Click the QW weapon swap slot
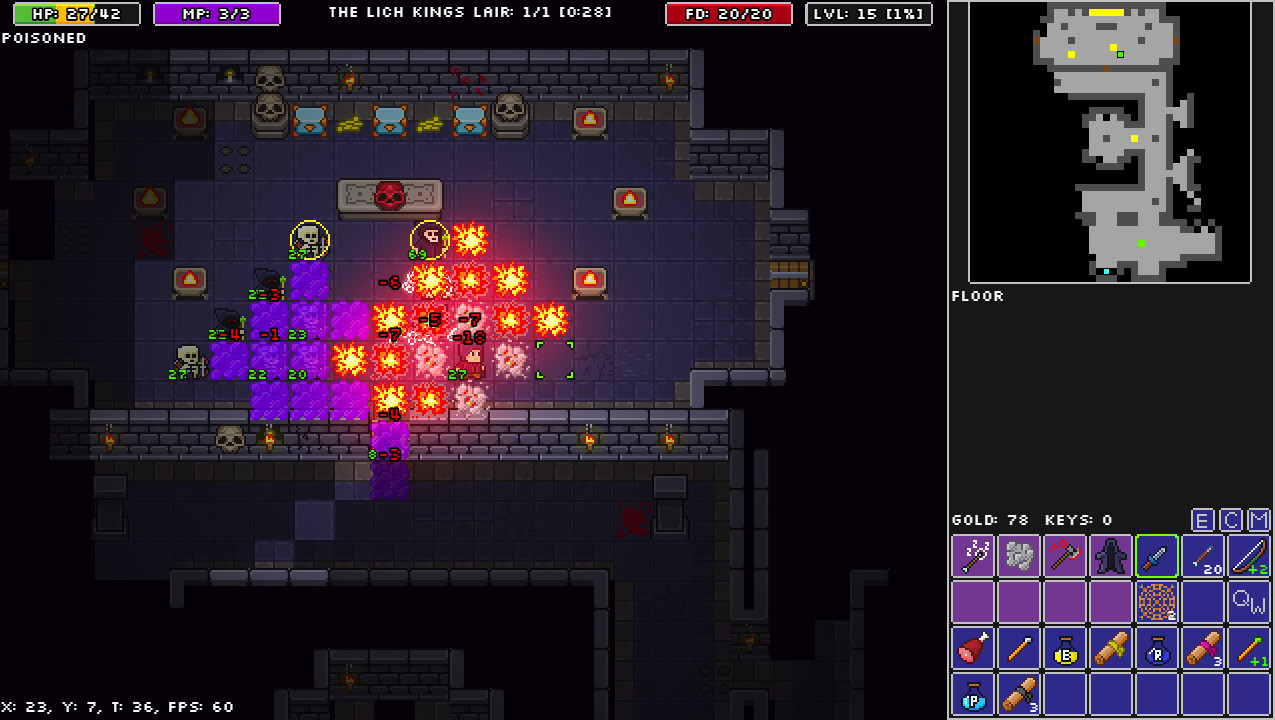 pos(1249,602)
